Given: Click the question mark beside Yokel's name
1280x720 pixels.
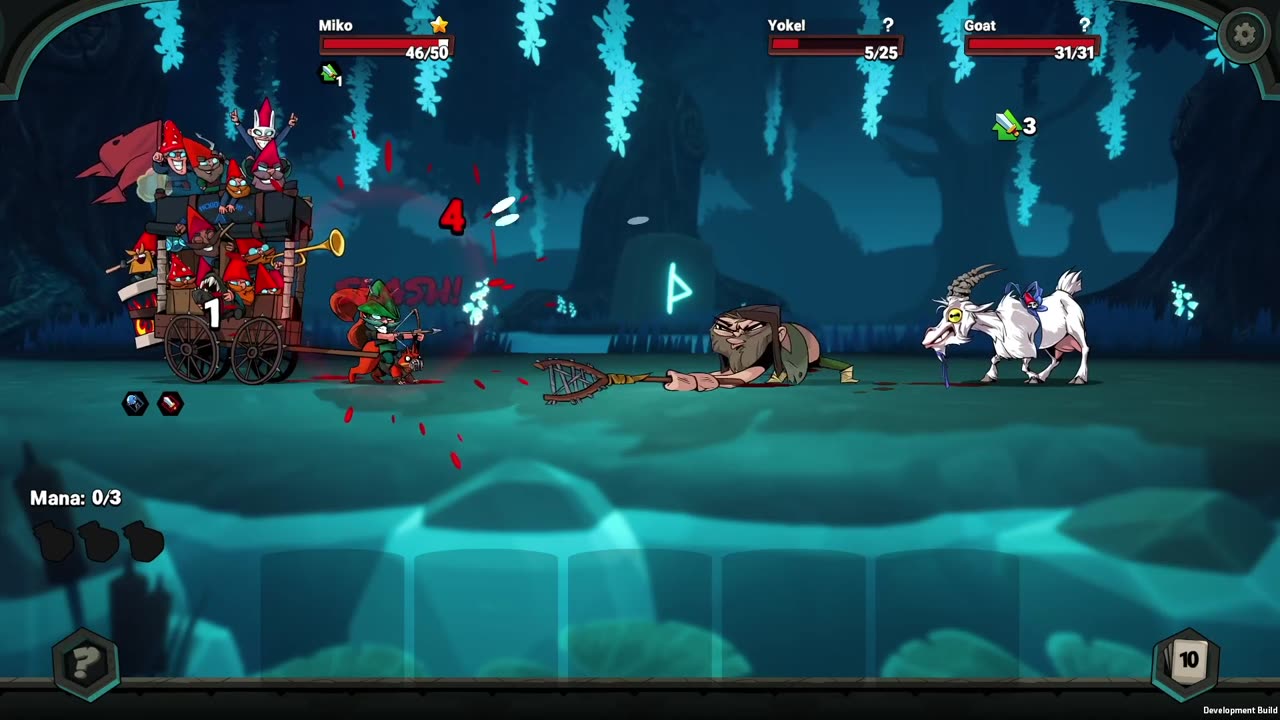Looking at the screenshot, I should tap(887, 25).
